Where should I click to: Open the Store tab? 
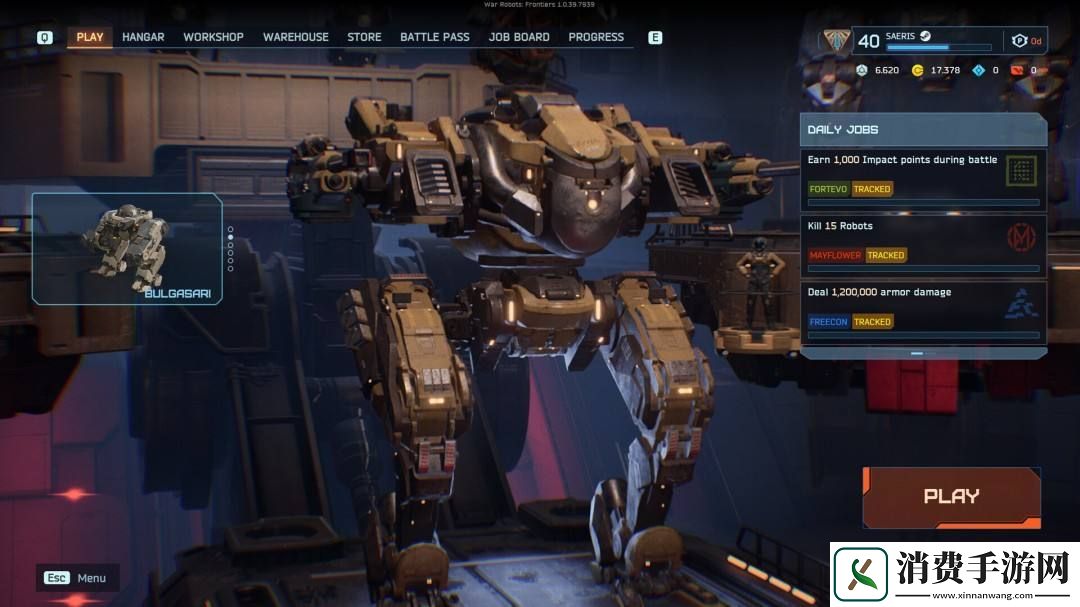point(364,37)
